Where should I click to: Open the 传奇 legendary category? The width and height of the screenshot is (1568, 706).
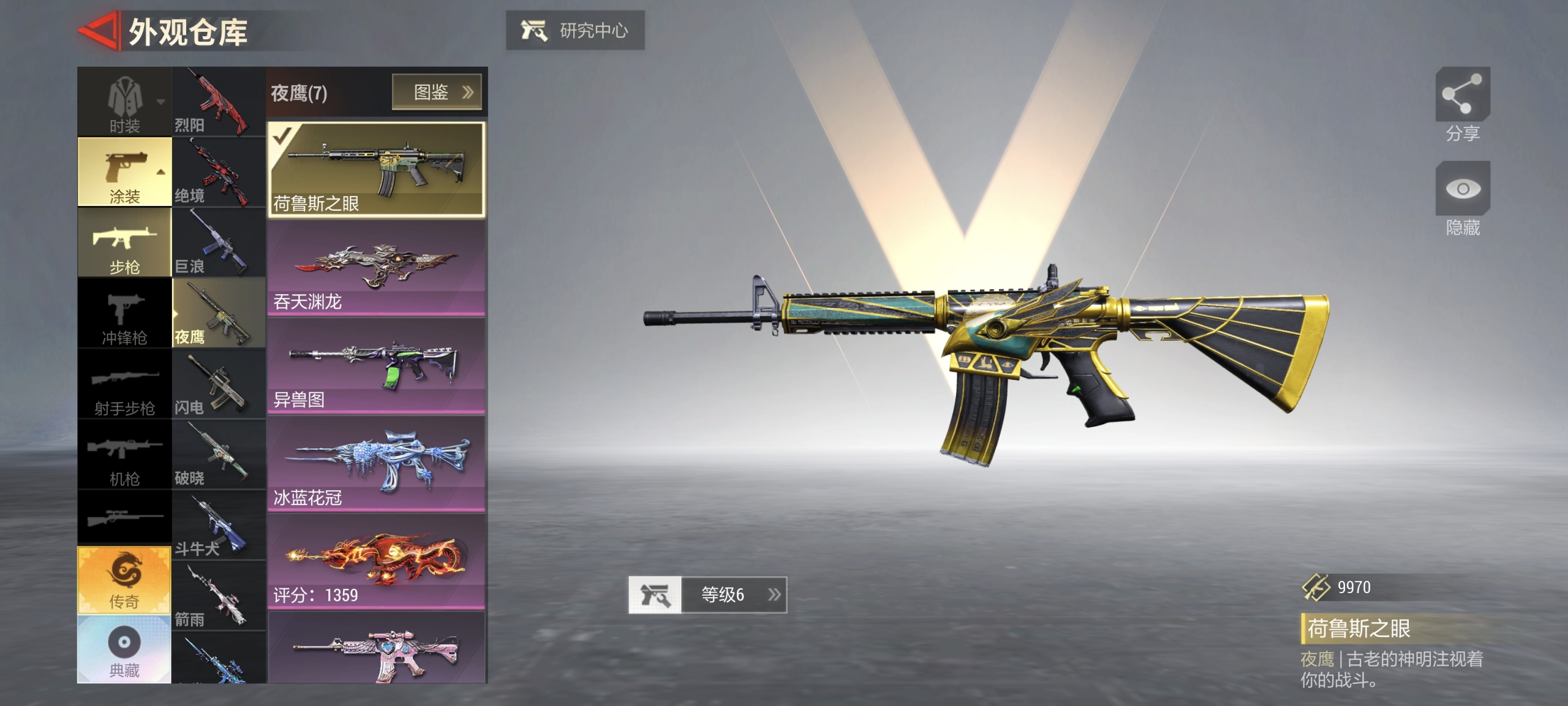point(124,580)
